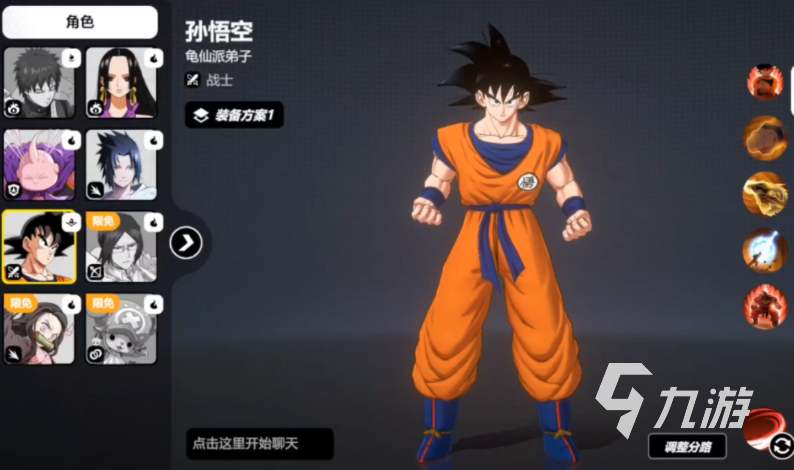Select Majin Buu character portrait
Screen dimensions: 794x470
pos(40,165)
